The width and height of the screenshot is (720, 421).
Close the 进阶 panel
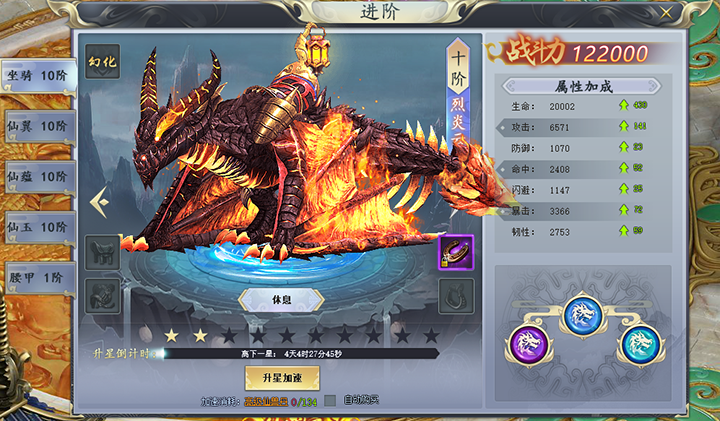click(x=667, y=13)
